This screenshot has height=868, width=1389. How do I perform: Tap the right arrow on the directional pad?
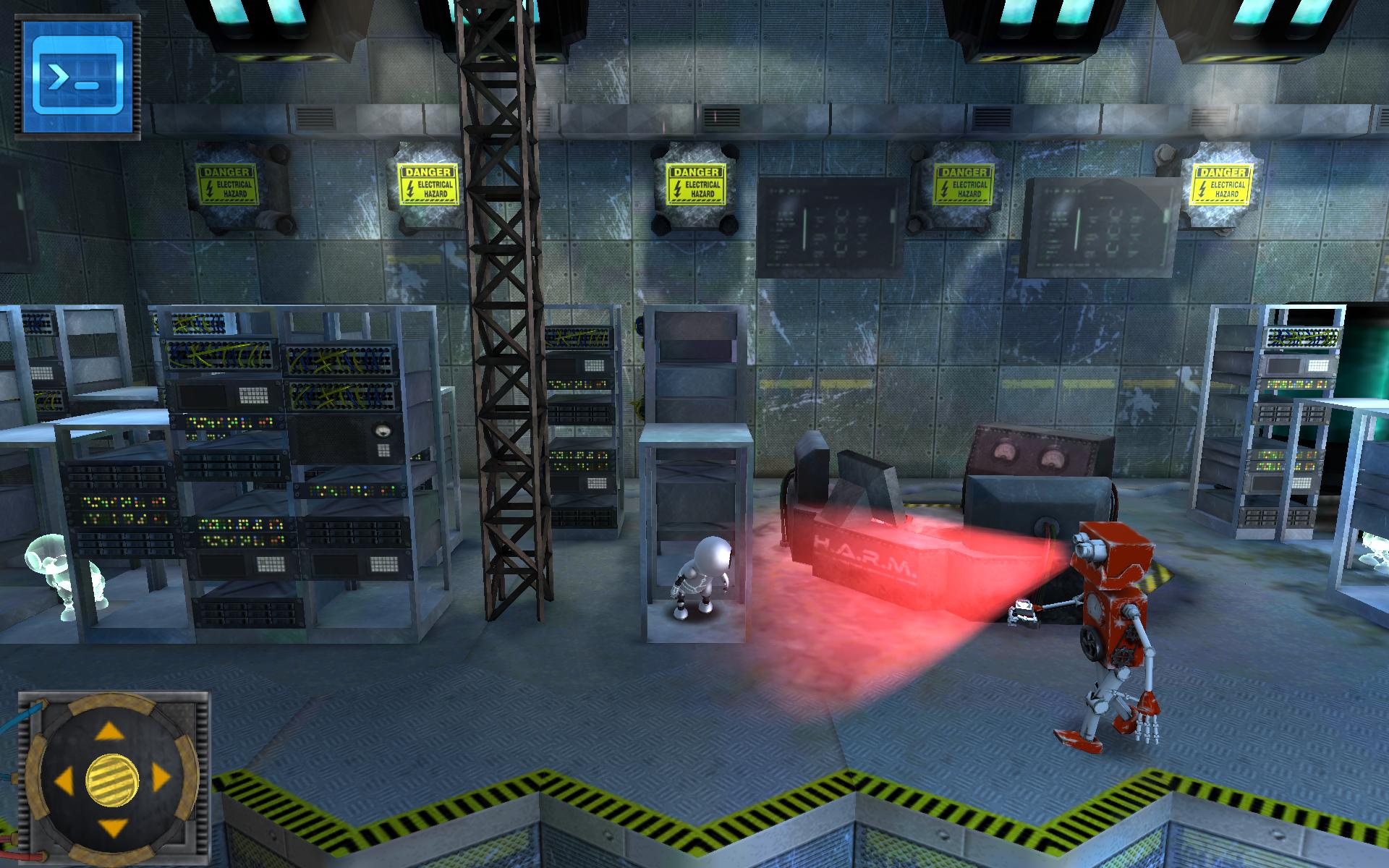tap(160, 780)
